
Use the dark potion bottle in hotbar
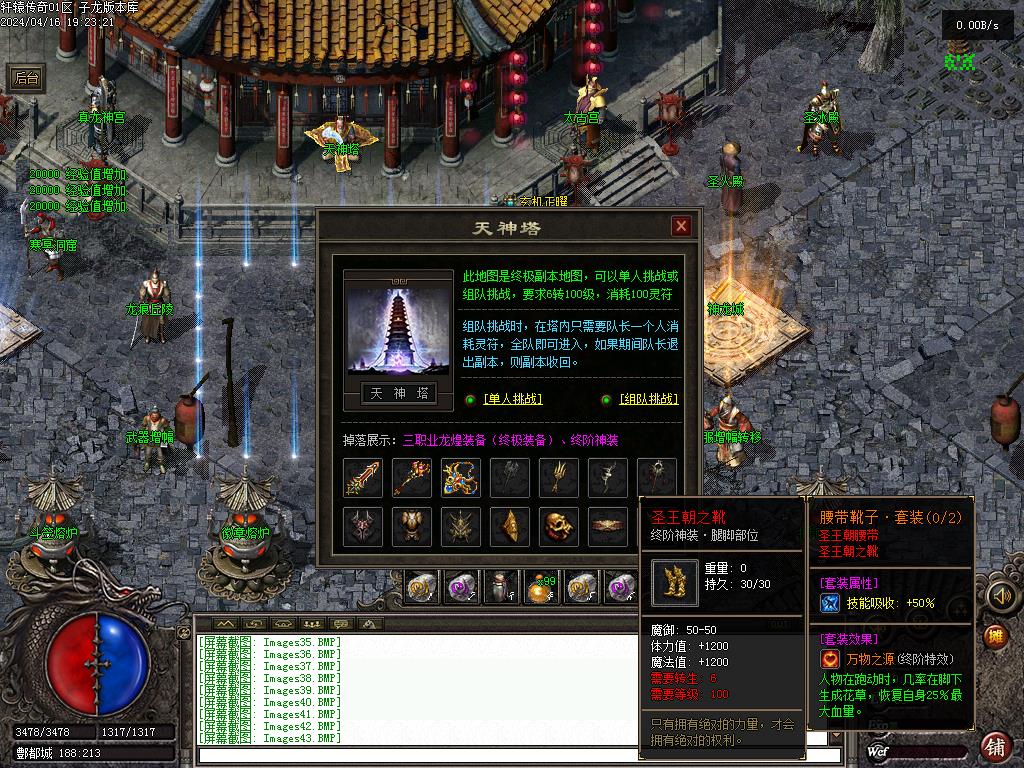click(501, 587)
